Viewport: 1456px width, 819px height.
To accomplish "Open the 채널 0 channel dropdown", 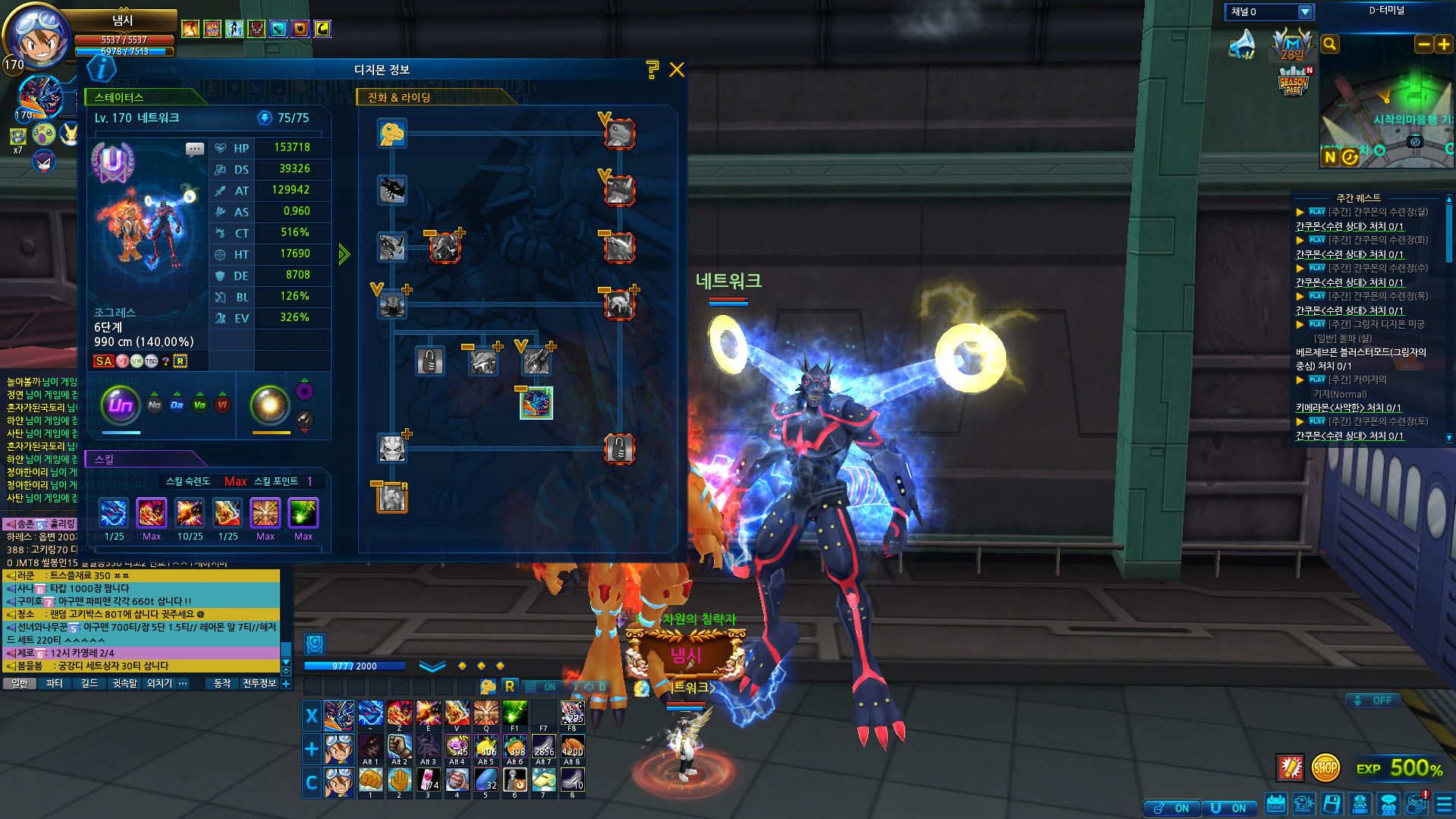I will [1305, 11].
